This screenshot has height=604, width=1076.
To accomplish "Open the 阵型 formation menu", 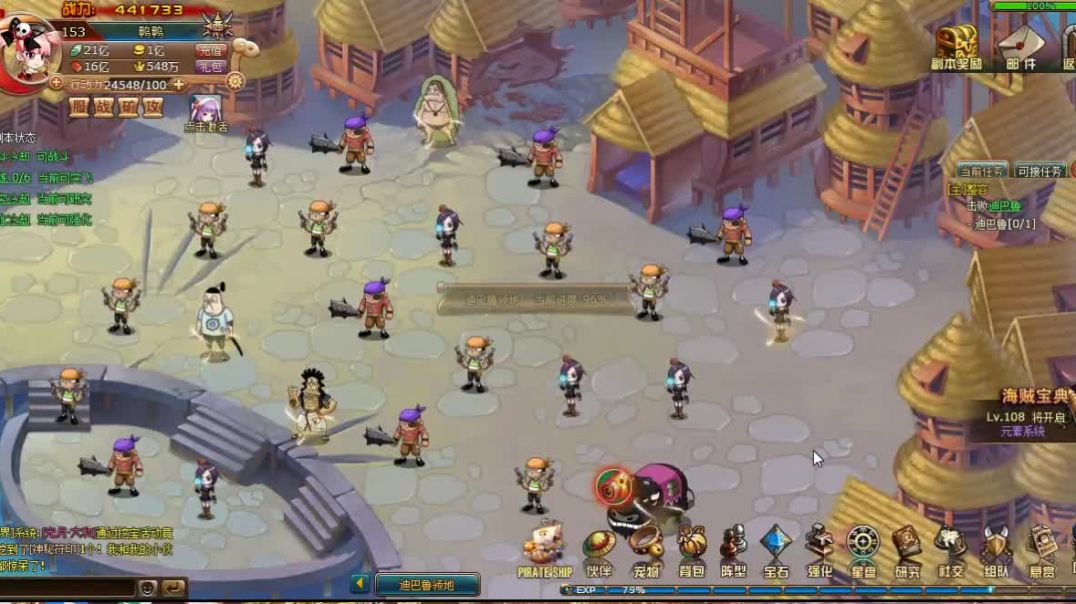I will 733,550.
